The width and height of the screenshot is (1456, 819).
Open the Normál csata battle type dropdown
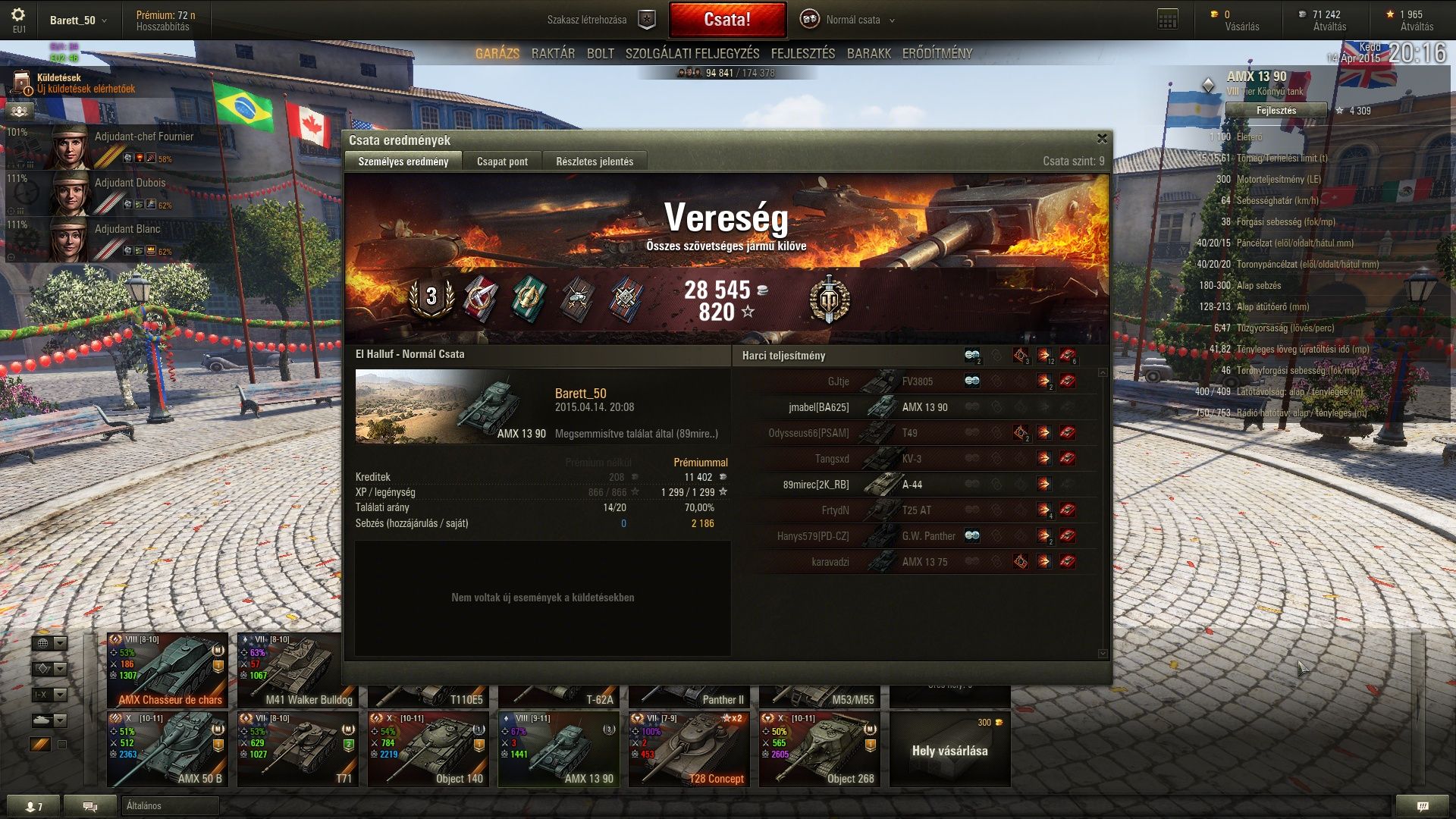point(853,20)
